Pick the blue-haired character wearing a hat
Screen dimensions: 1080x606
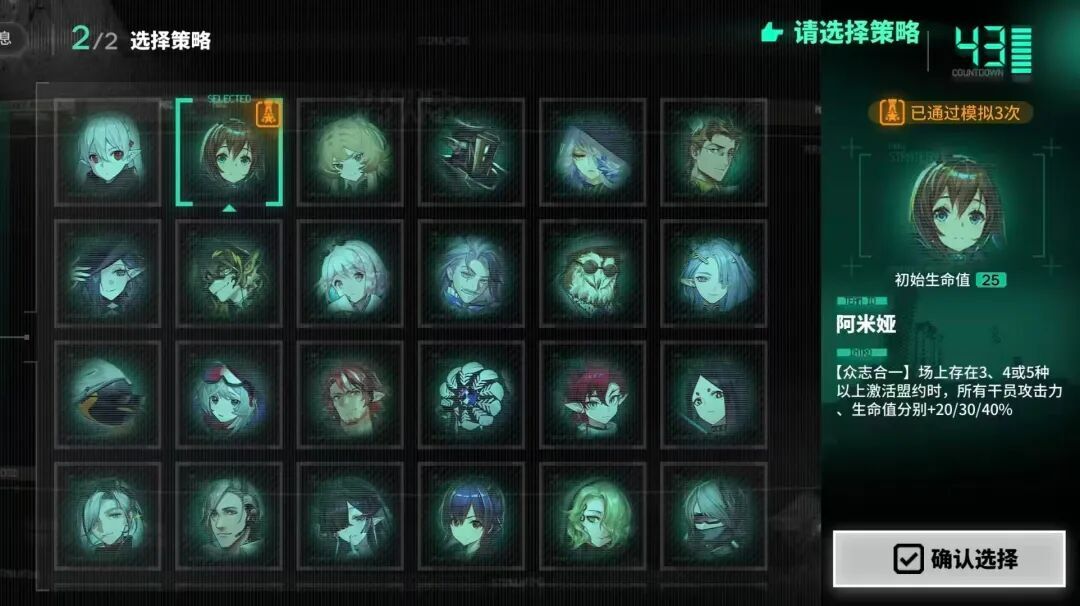coord(592,153)
